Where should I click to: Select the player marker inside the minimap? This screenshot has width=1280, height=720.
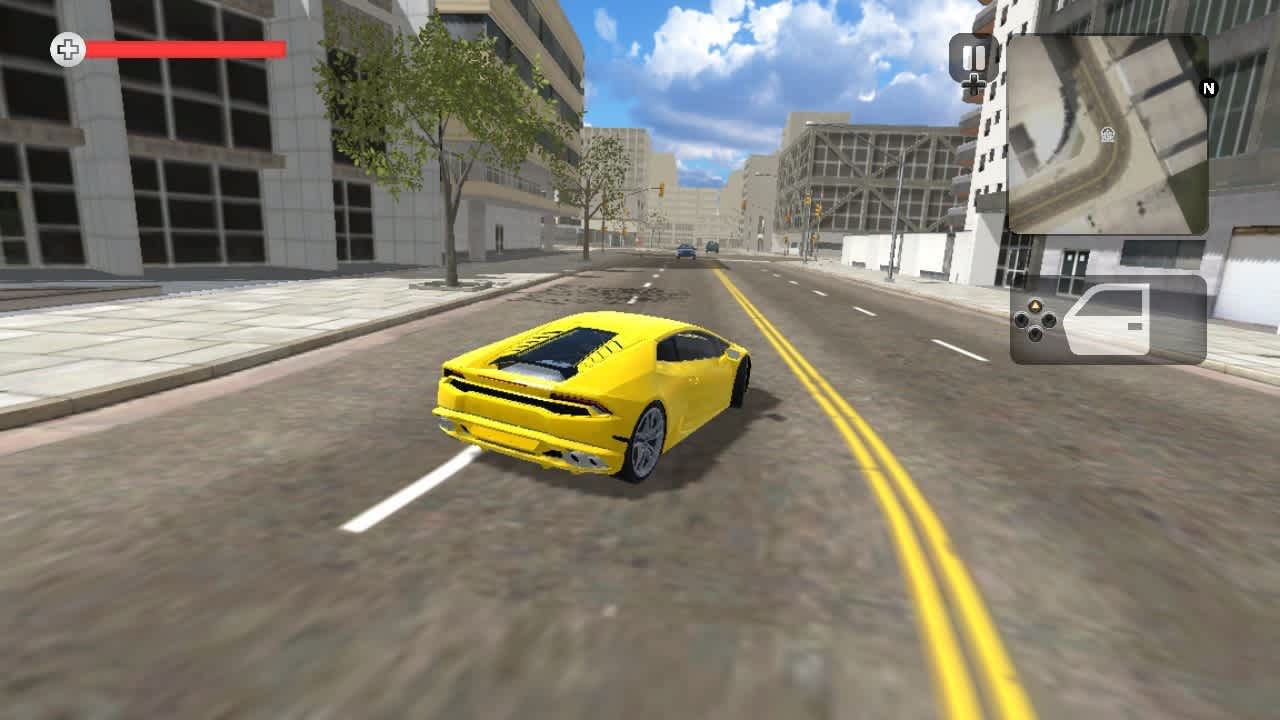(1108, 135)
